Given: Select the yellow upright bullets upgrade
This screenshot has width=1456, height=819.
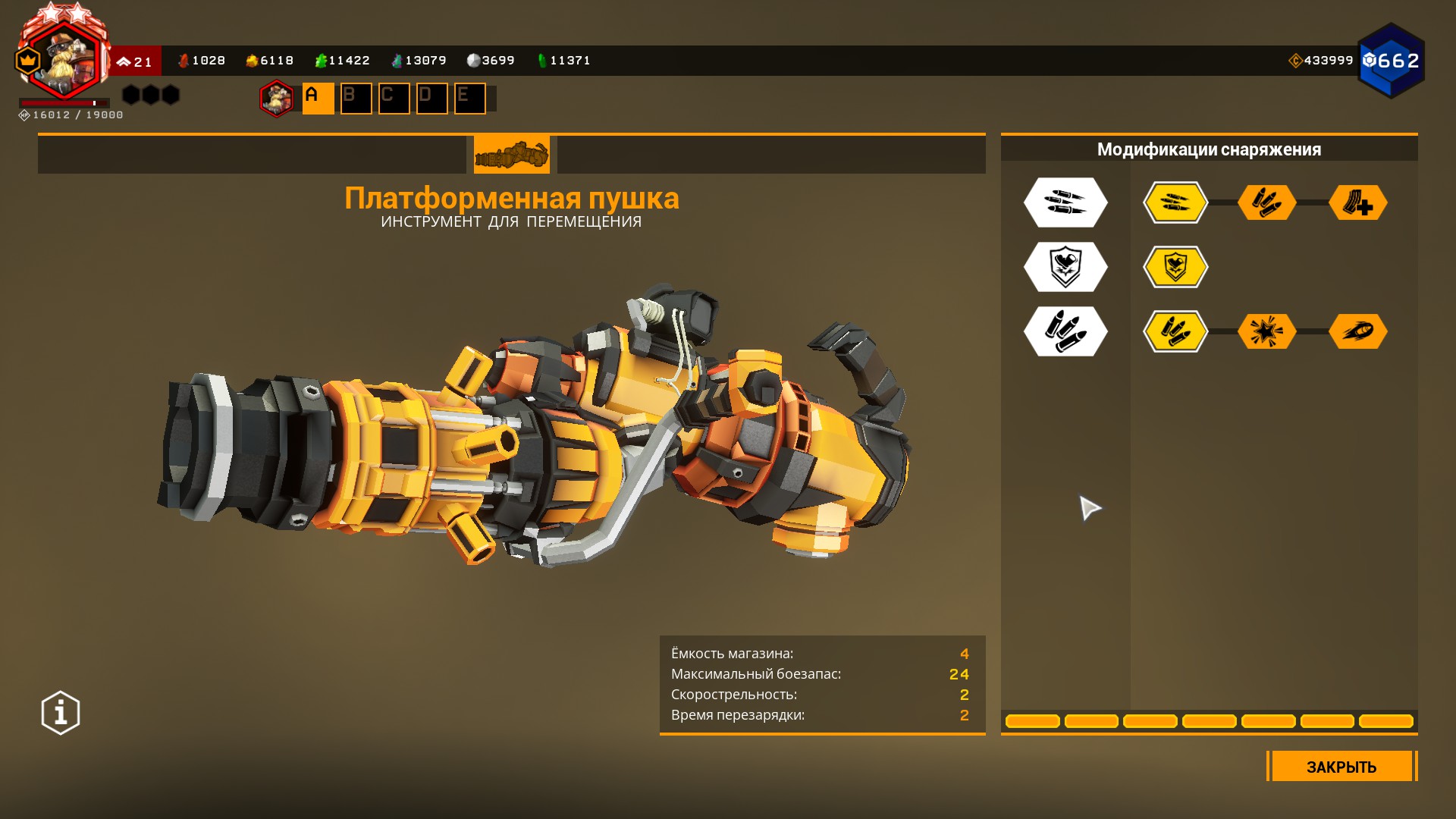Looking at the screenshot, I should tap(1175, 331).
